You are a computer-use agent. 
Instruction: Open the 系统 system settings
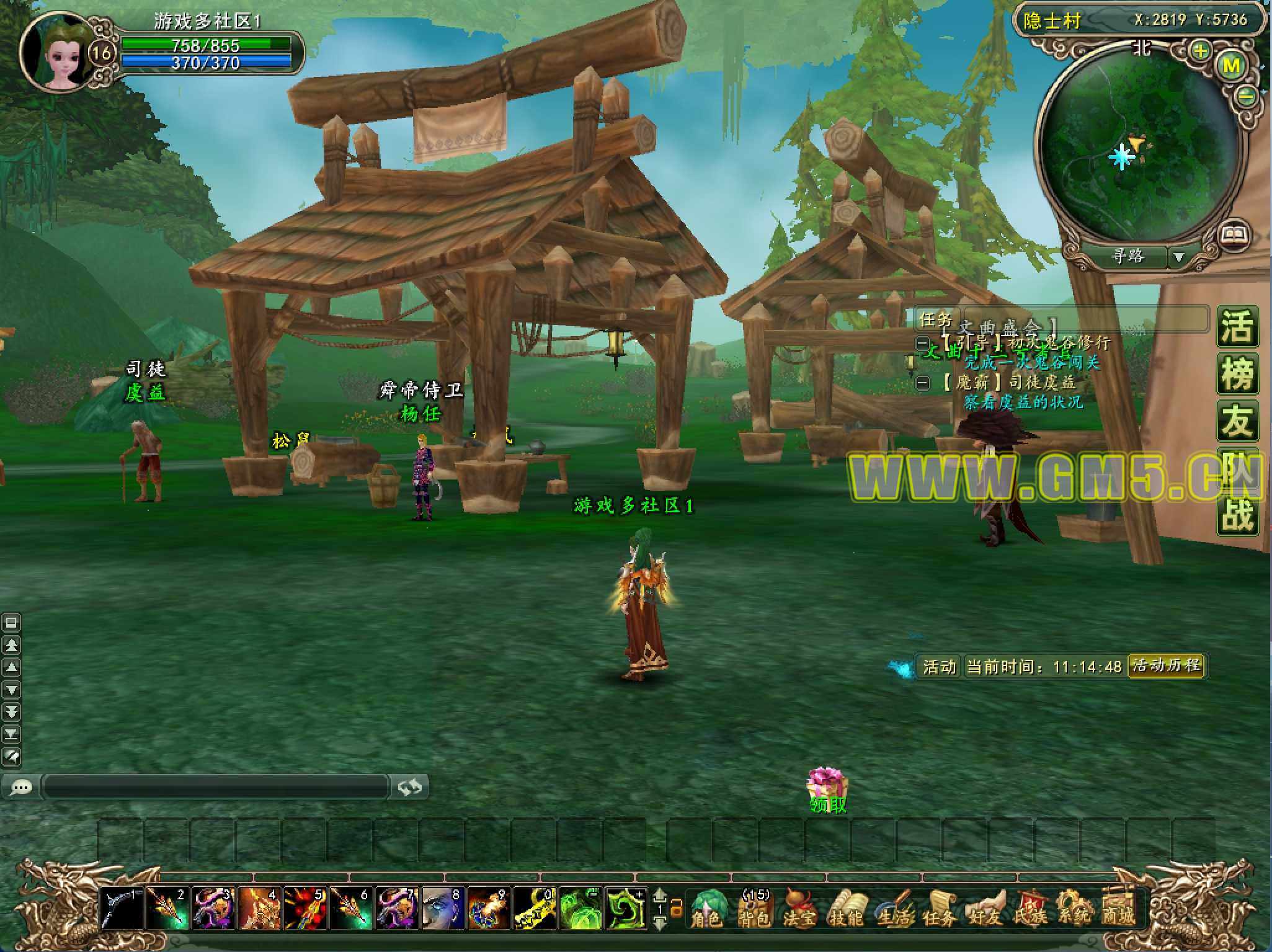pos(1074,908)
